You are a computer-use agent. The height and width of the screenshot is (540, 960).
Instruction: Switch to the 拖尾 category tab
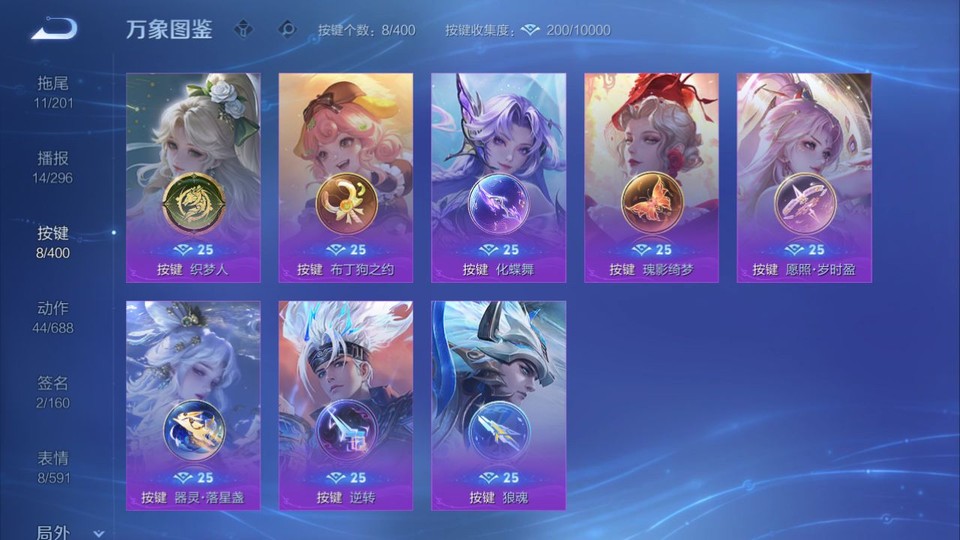click(x=53, y=92)
